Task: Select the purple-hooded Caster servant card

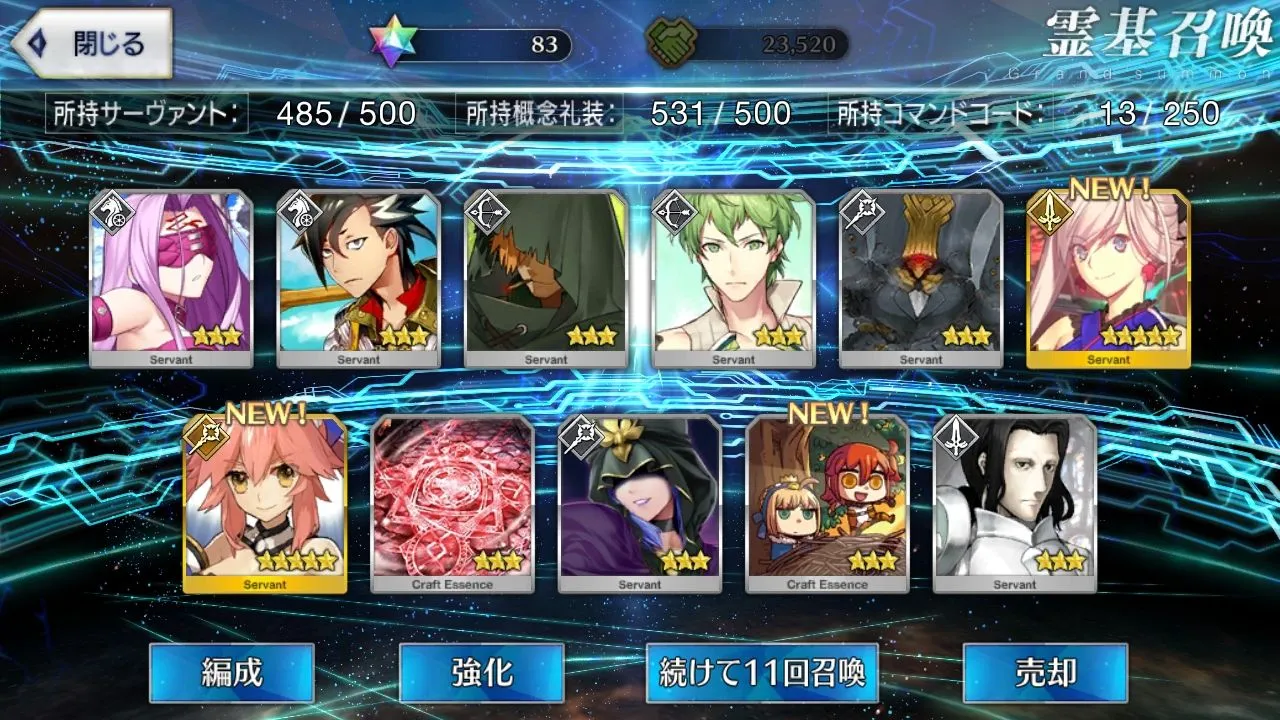Action: pos(640,505)
